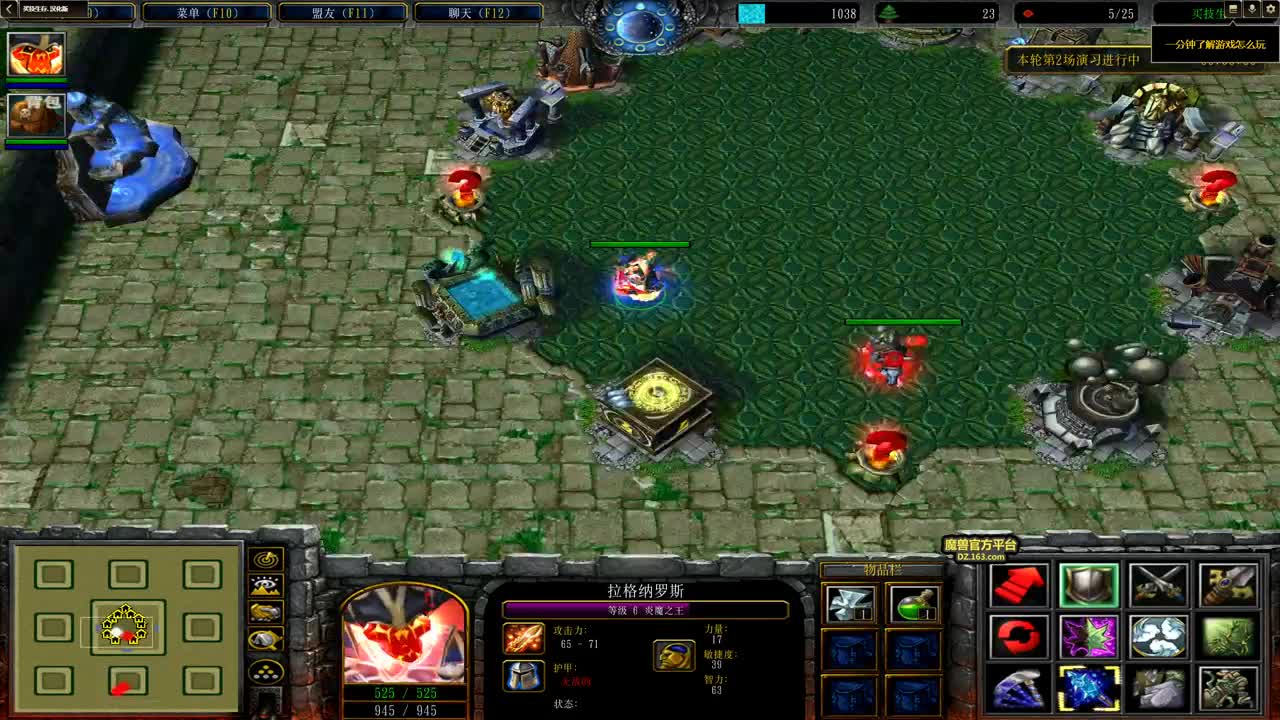
Task: Activate the shield defend icon with green border
Action: 1090,586
